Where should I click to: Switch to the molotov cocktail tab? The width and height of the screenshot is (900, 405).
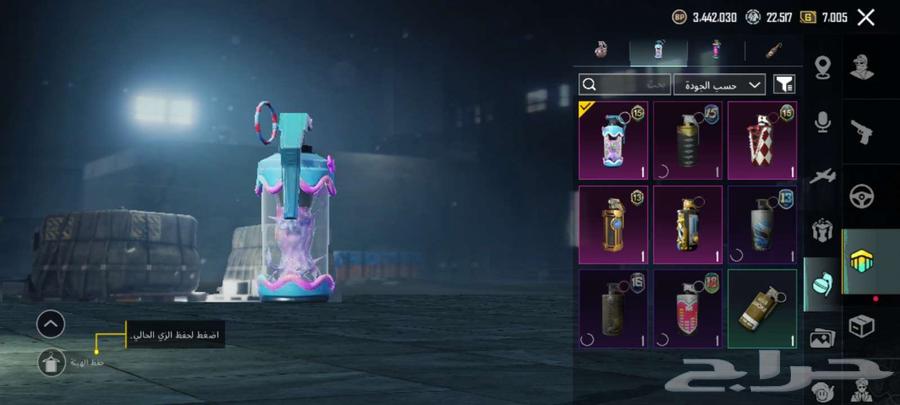pos(773,49)
